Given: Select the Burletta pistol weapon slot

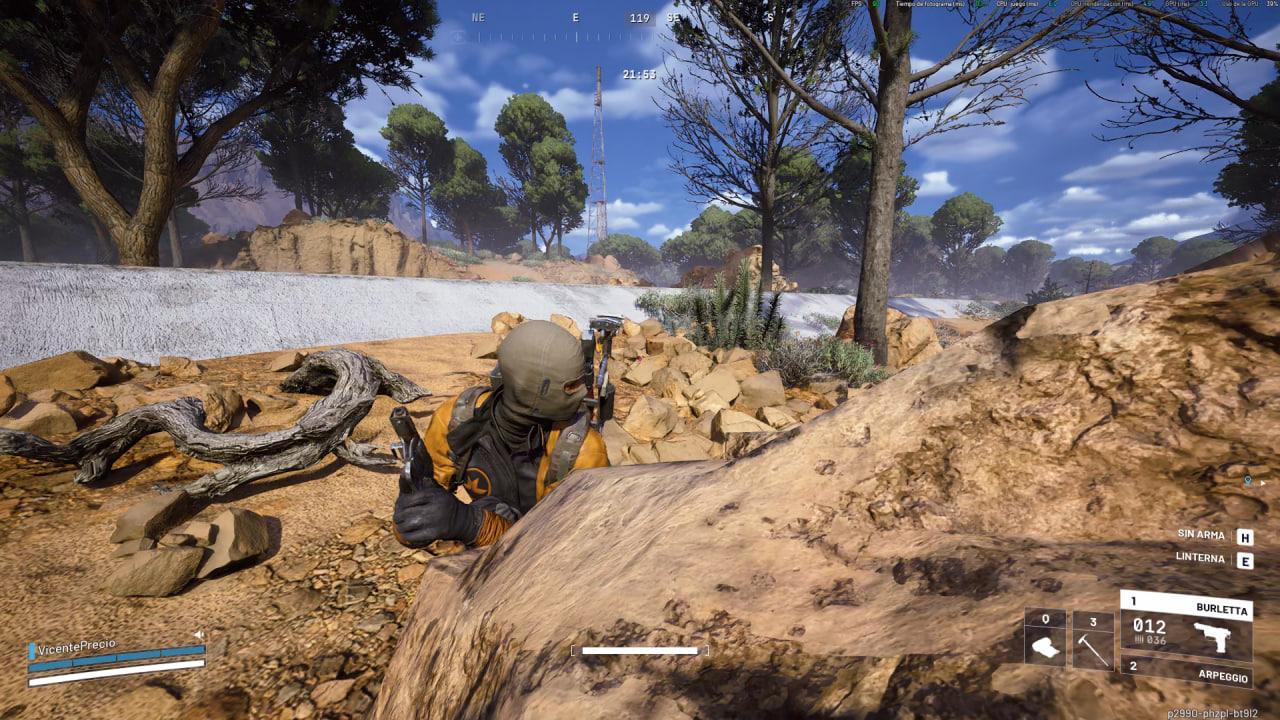Looking at the screenshot, I should [1186, 626].
